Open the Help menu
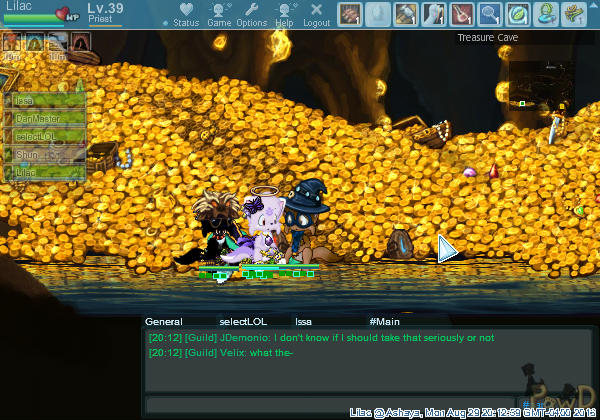The width and height of the screenshot is (600, 420). pyautogui.click(x=284, y=14)
